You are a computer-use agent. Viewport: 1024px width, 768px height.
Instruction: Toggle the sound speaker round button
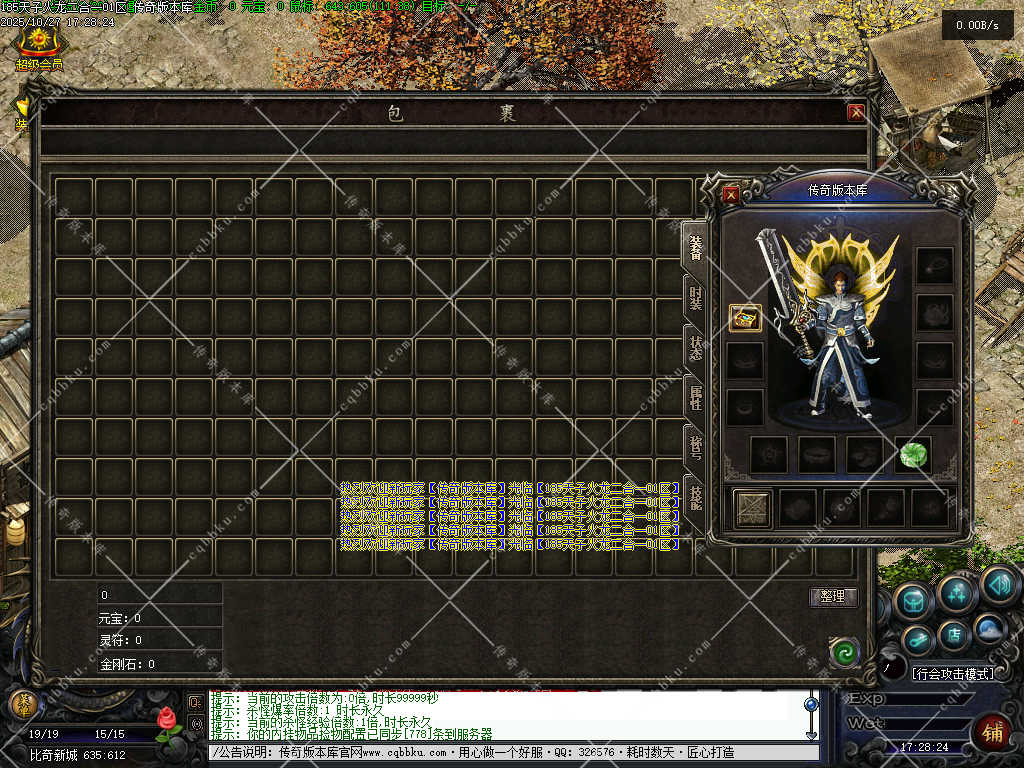[x=998, y=584]
